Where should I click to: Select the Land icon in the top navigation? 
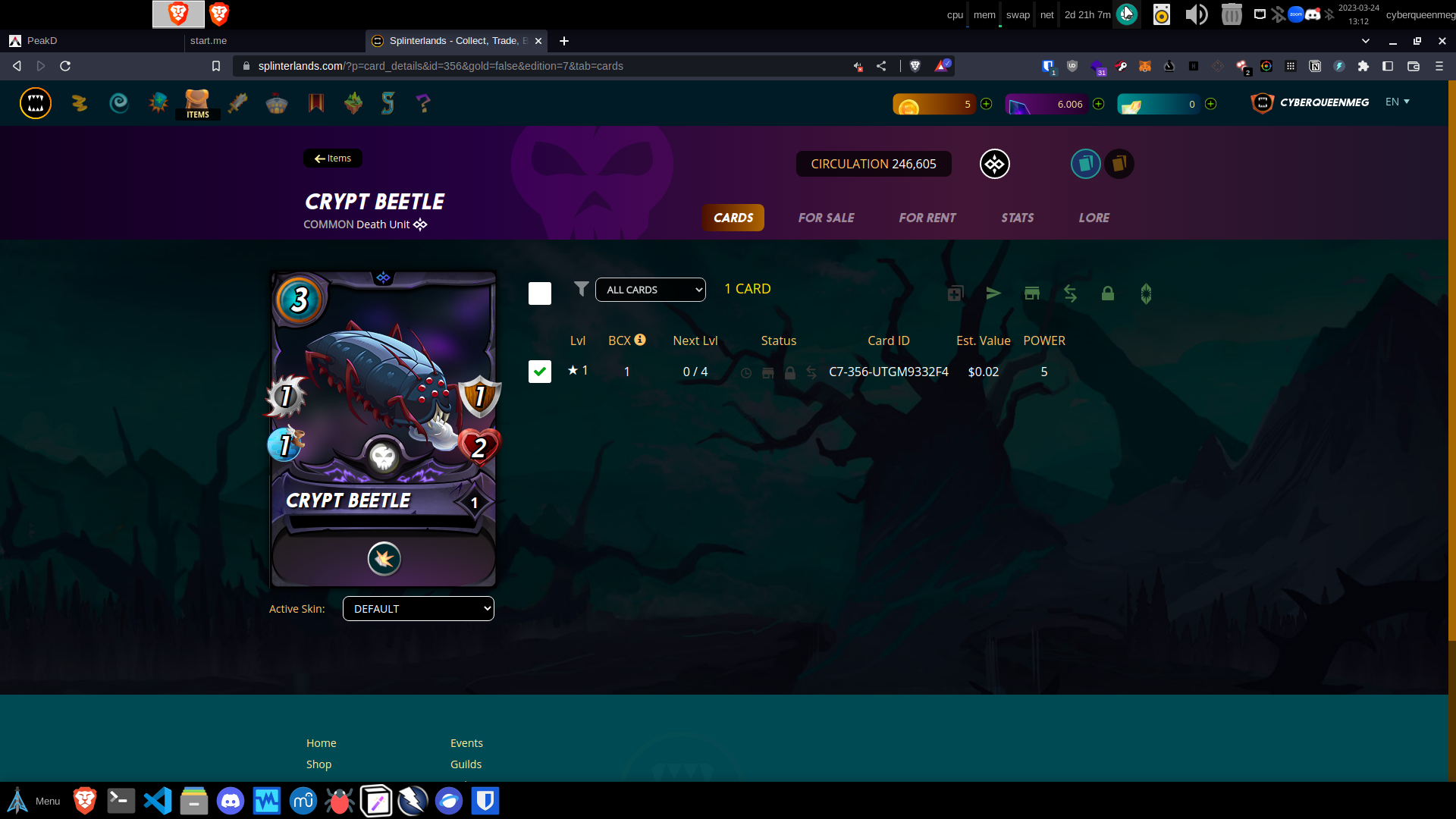(x=353, y=102)
